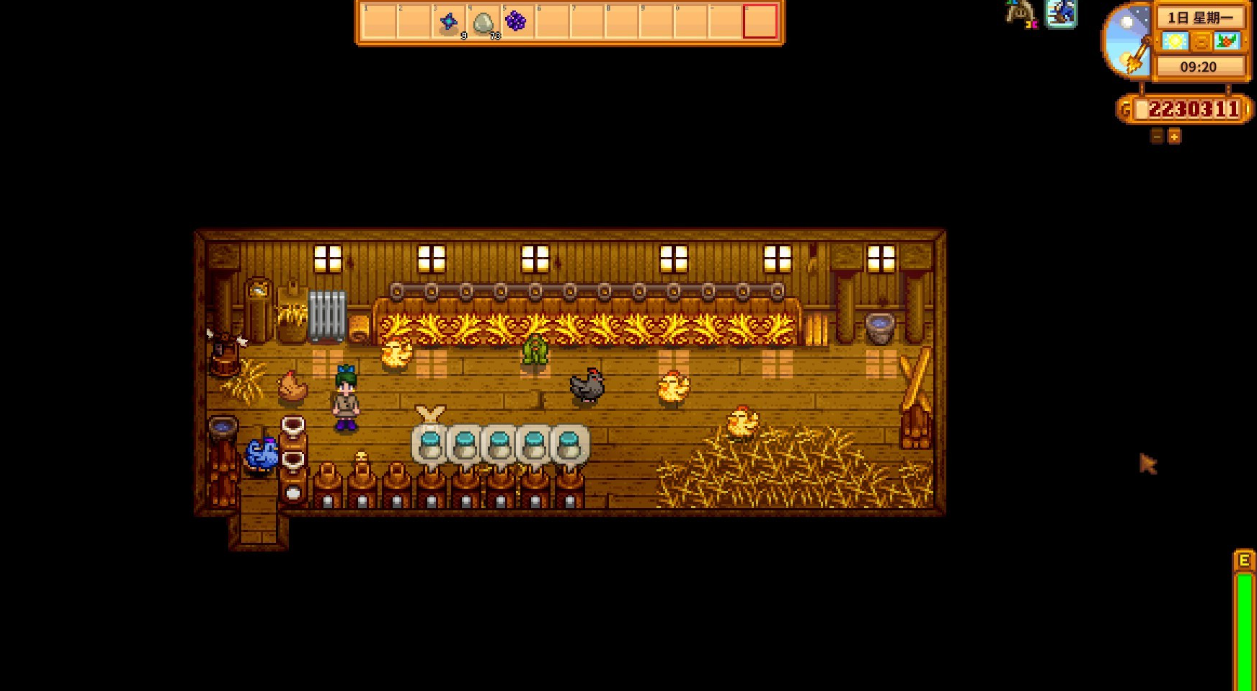Select the red-highlighted empty hotbar slot

[760, 21]
